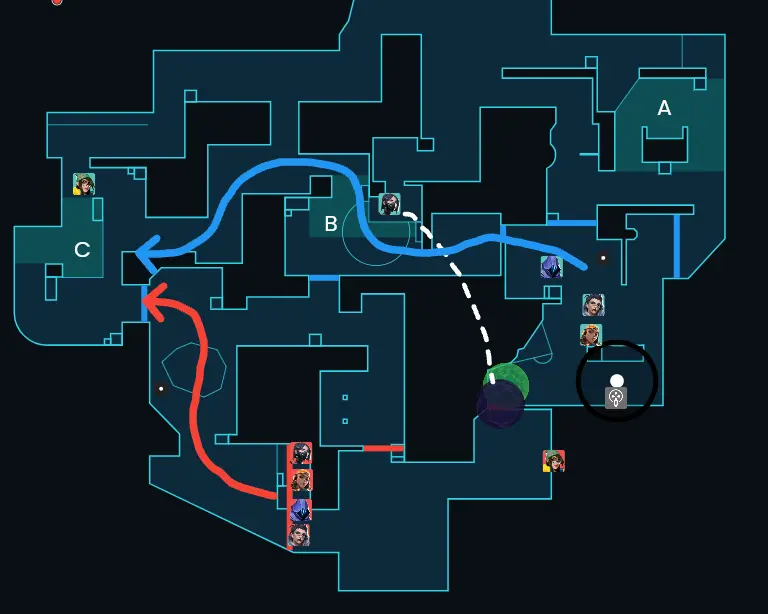Select the Killjoy icon beside site C
Viewport: 768px width, 614px height.
[84, 184]
